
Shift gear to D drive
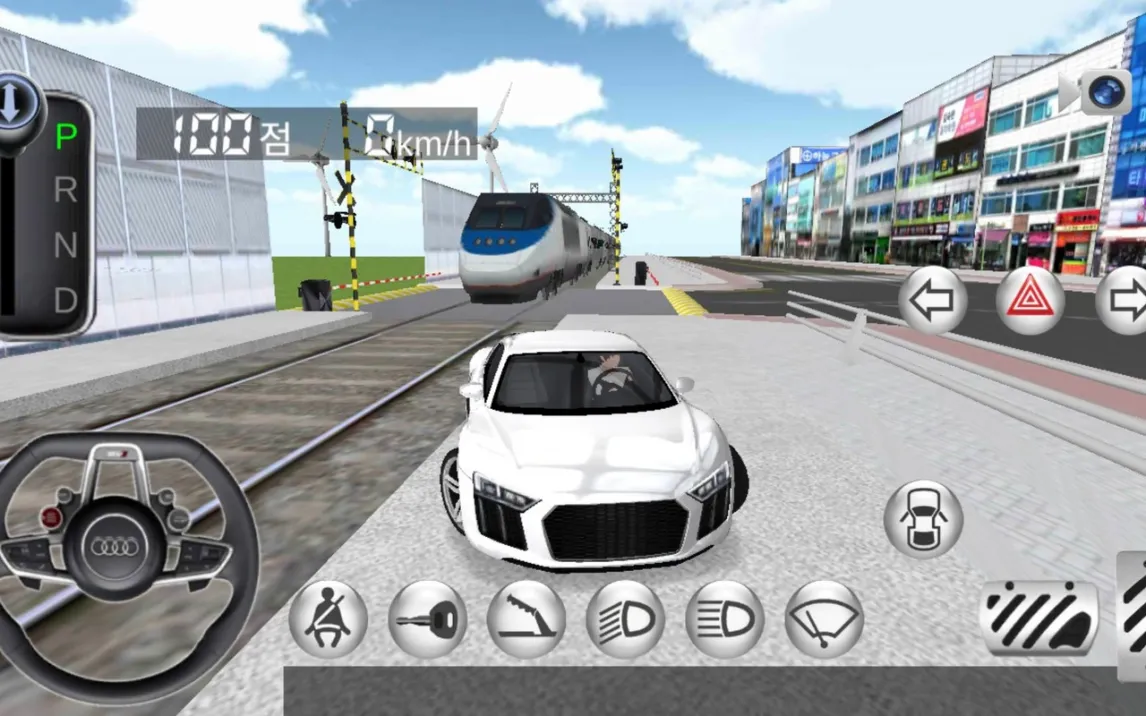coord(65,299)
